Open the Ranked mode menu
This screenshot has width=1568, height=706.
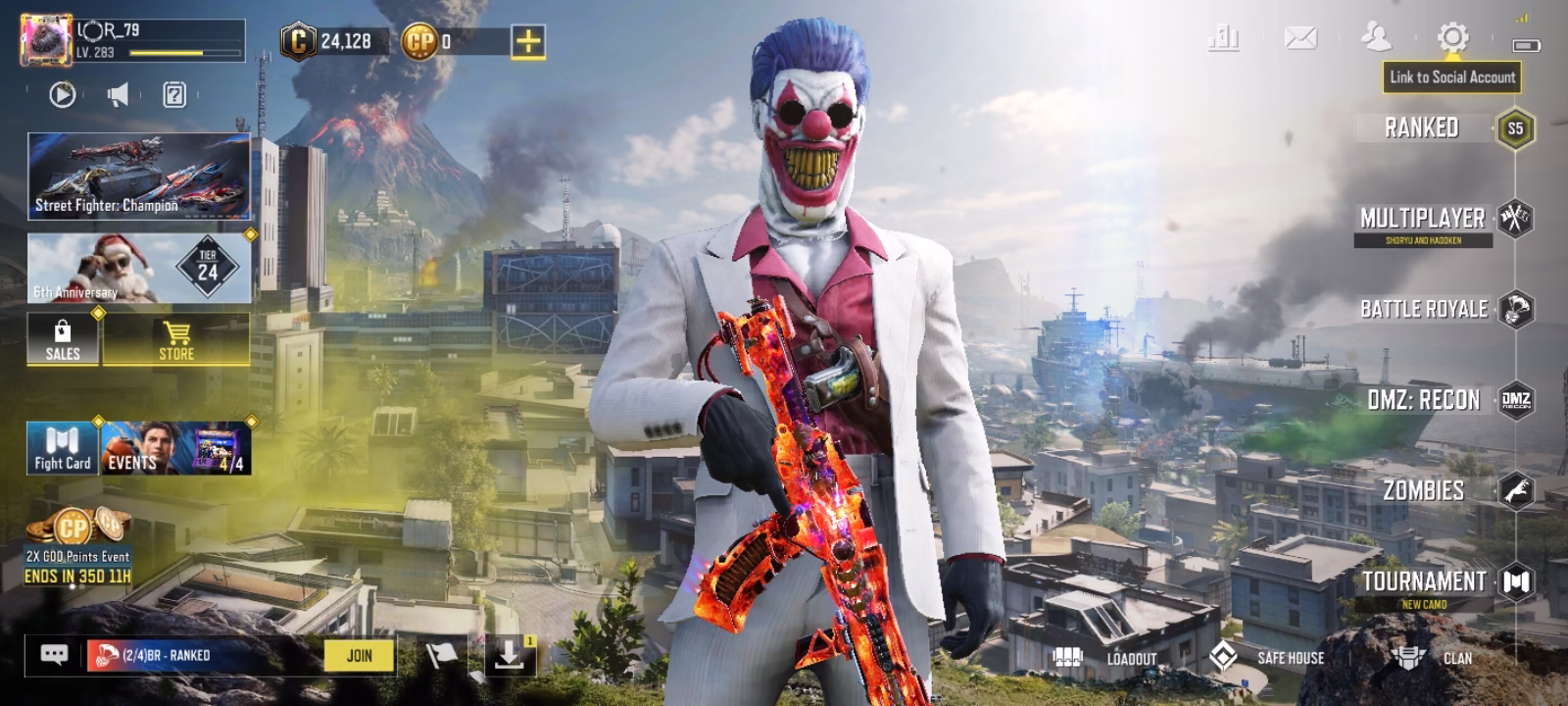(1423, 128)
